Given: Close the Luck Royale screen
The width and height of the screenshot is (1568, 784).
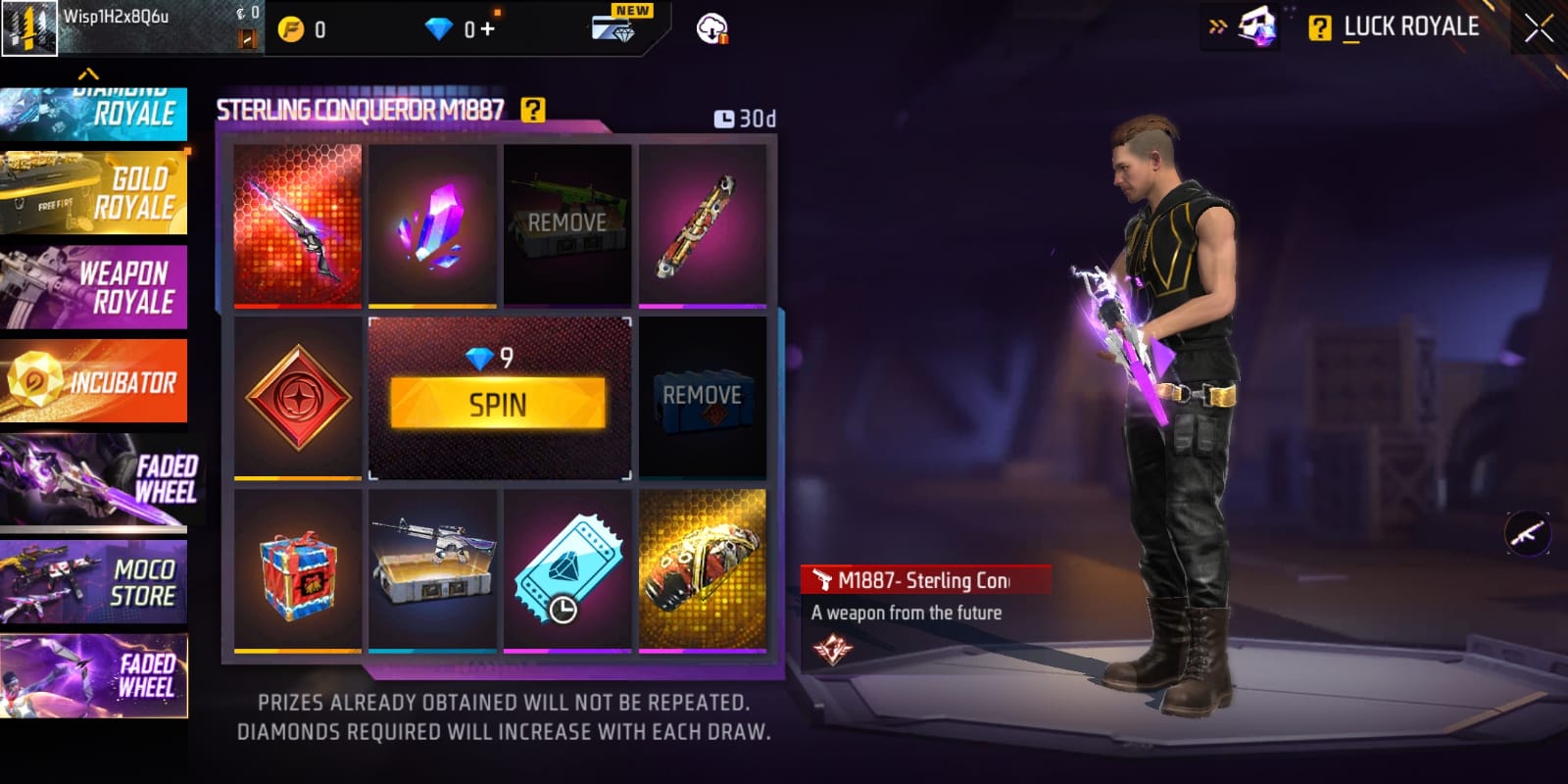Looking at the screenshot, I should click(x=1539, y=27).
